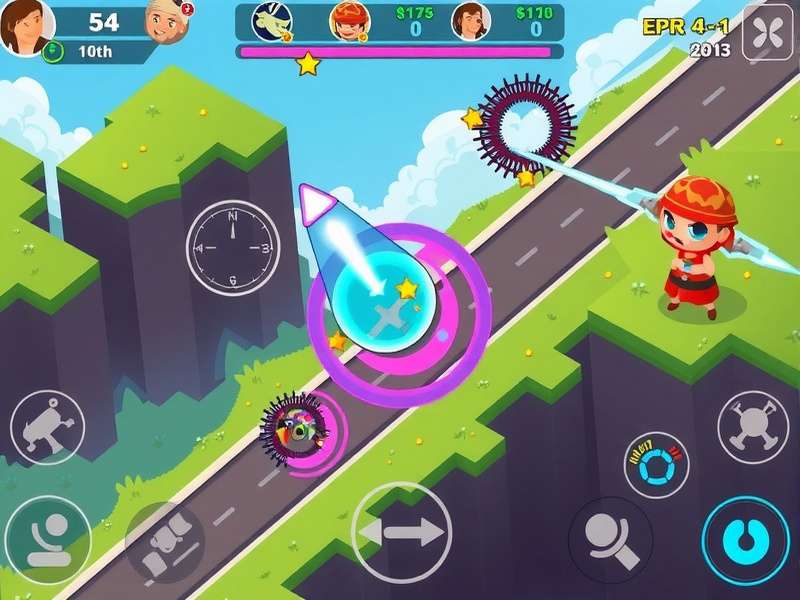This screenshot has width=800, height=600.
Task: Tap the segmented blue ring gauge button
Action: pyautogui.click(x=656, y=465)
